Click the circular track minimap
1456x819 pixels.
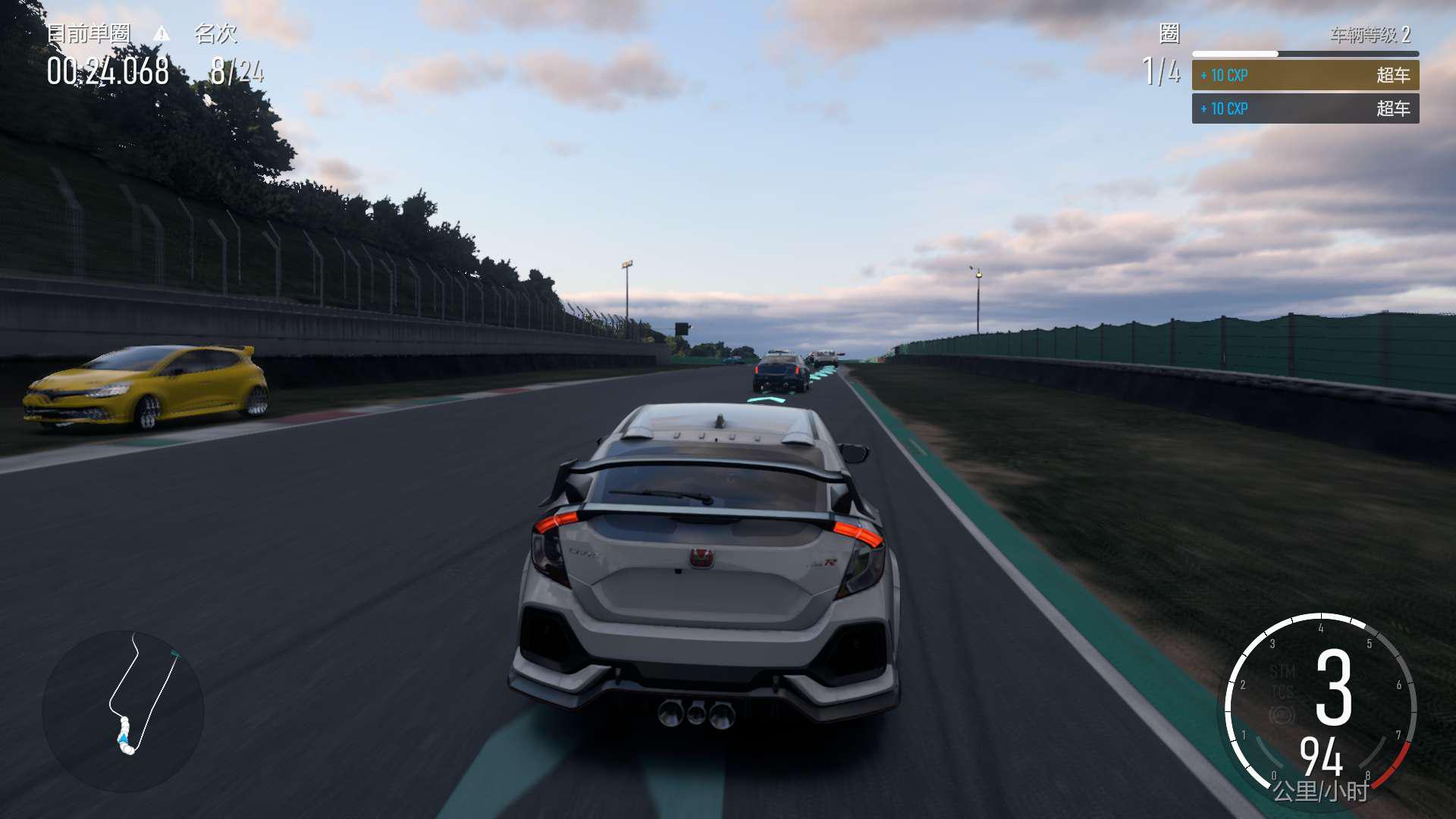pyautogui.click(x=124, y=711)
